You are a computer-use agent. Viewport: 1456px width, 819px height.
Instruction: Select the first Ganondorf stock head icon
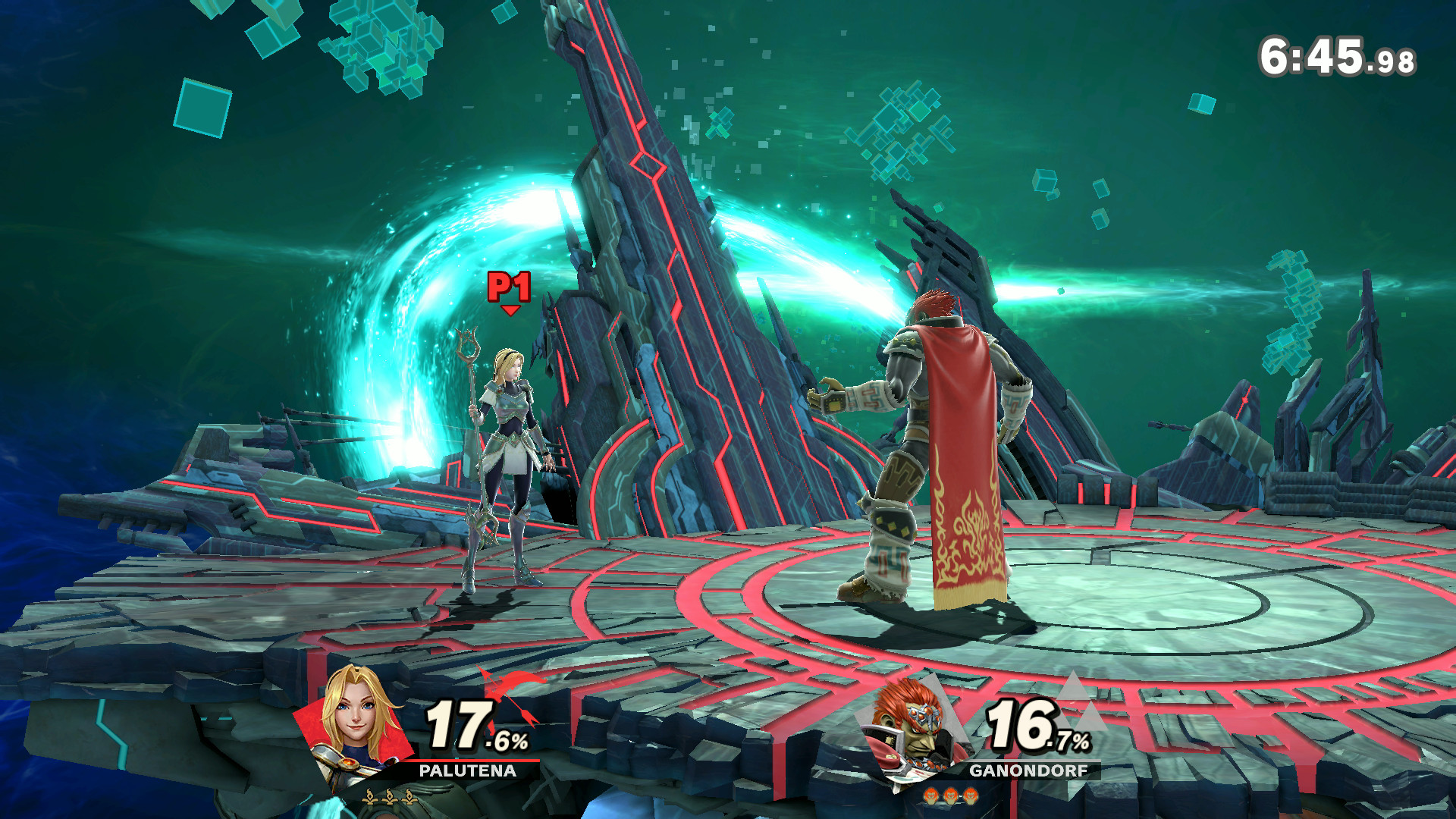tap(932, 795)
